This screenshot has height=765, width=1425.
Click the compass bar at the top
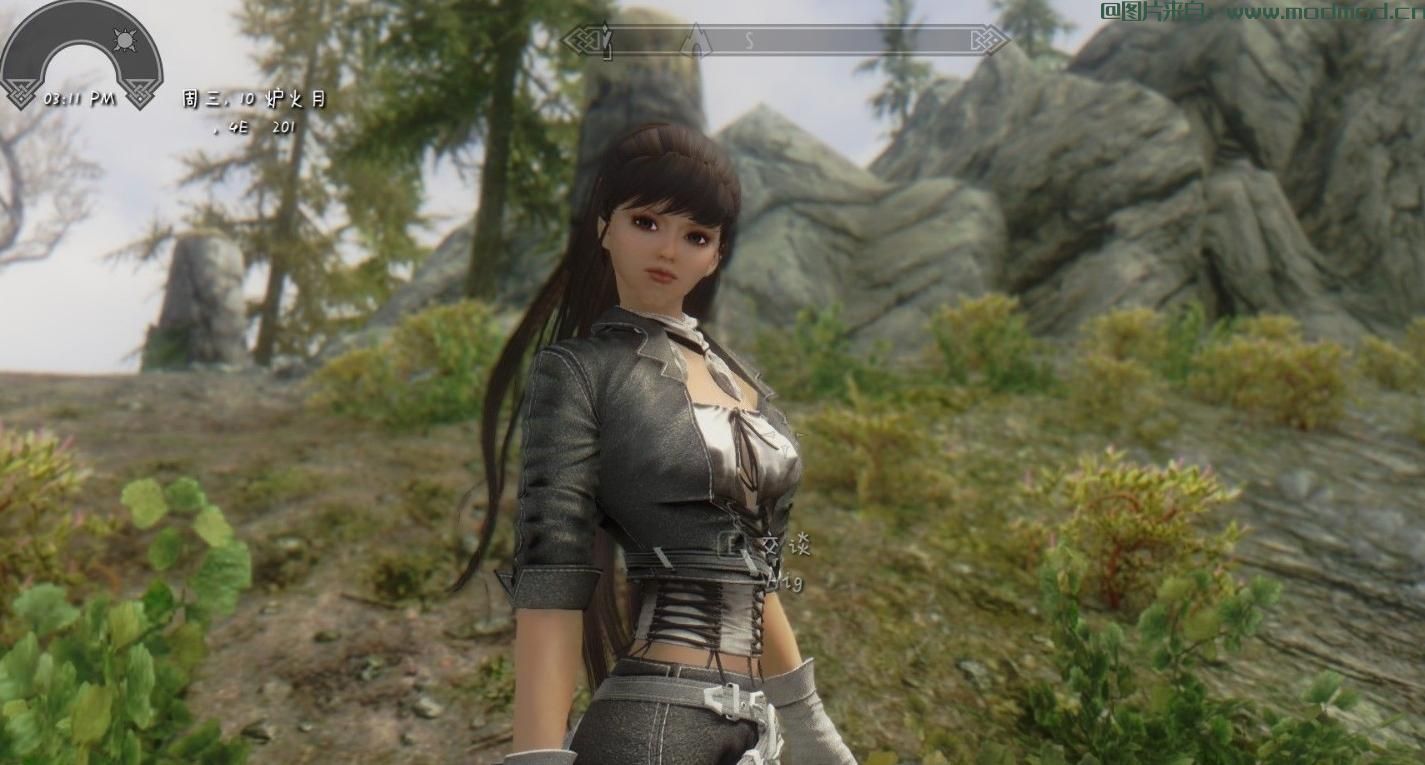tap(785, 41)
